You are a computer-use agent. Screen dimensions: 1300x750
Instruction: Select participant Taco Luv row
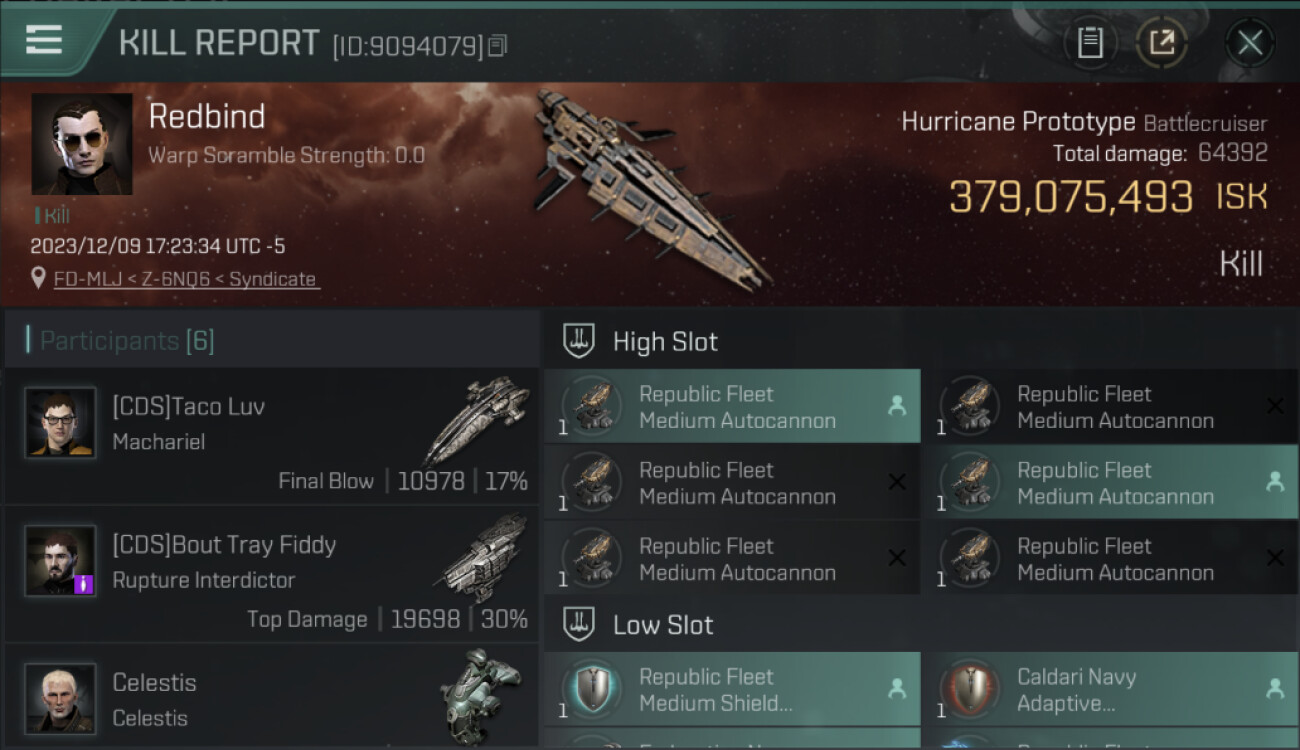point(272,436)
